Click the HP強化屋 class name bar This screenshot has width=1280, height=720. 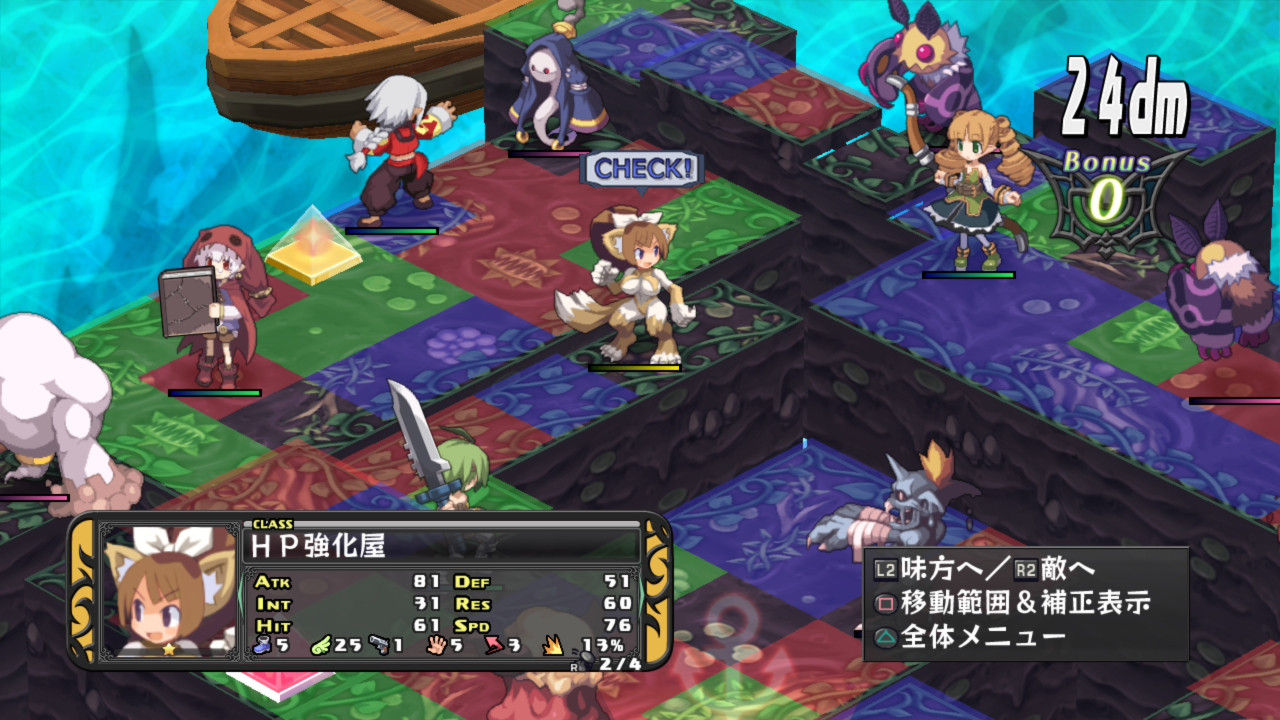point(440,545)
